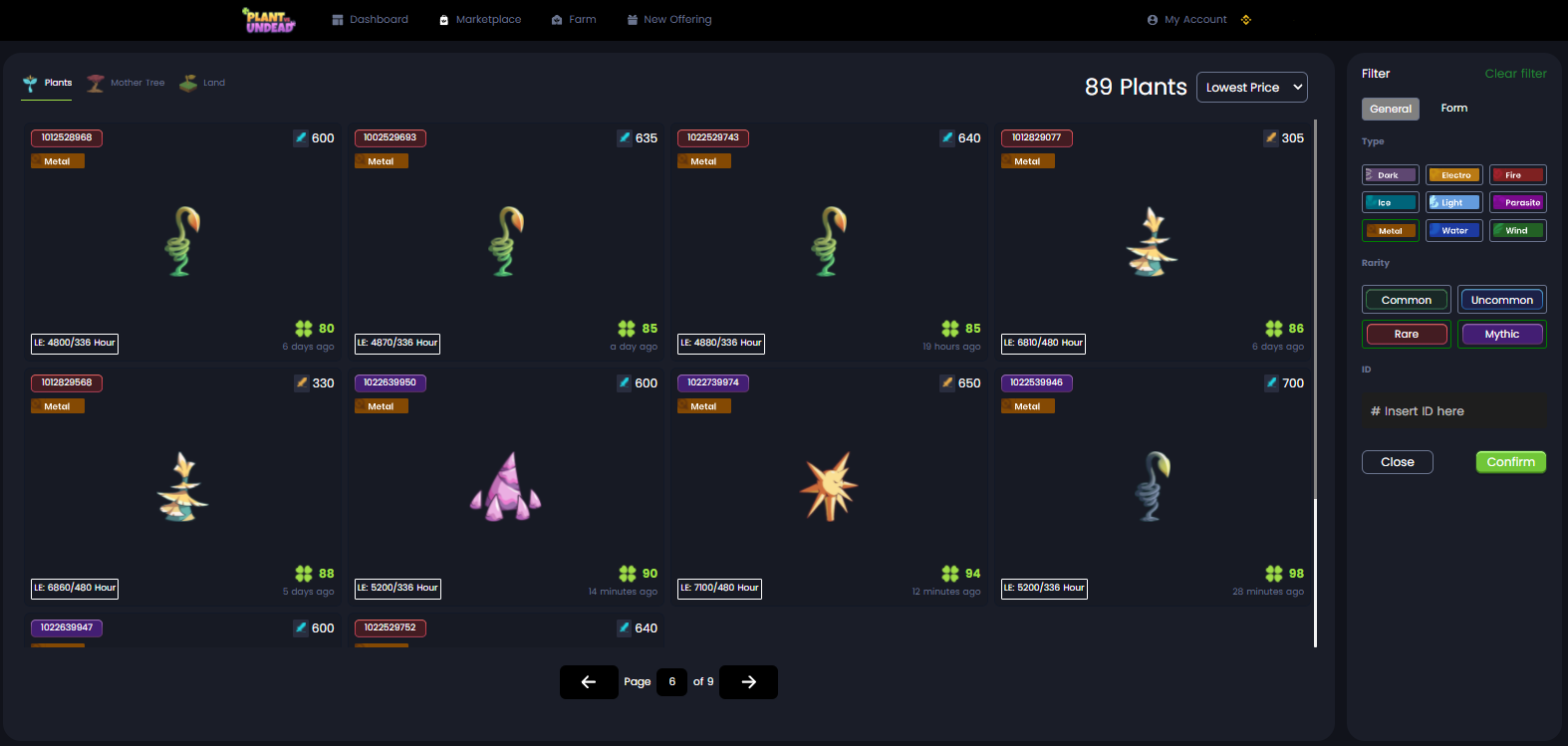1568x746 pixels.
Task: Open My Account
Action: [x=1187, y=20]
